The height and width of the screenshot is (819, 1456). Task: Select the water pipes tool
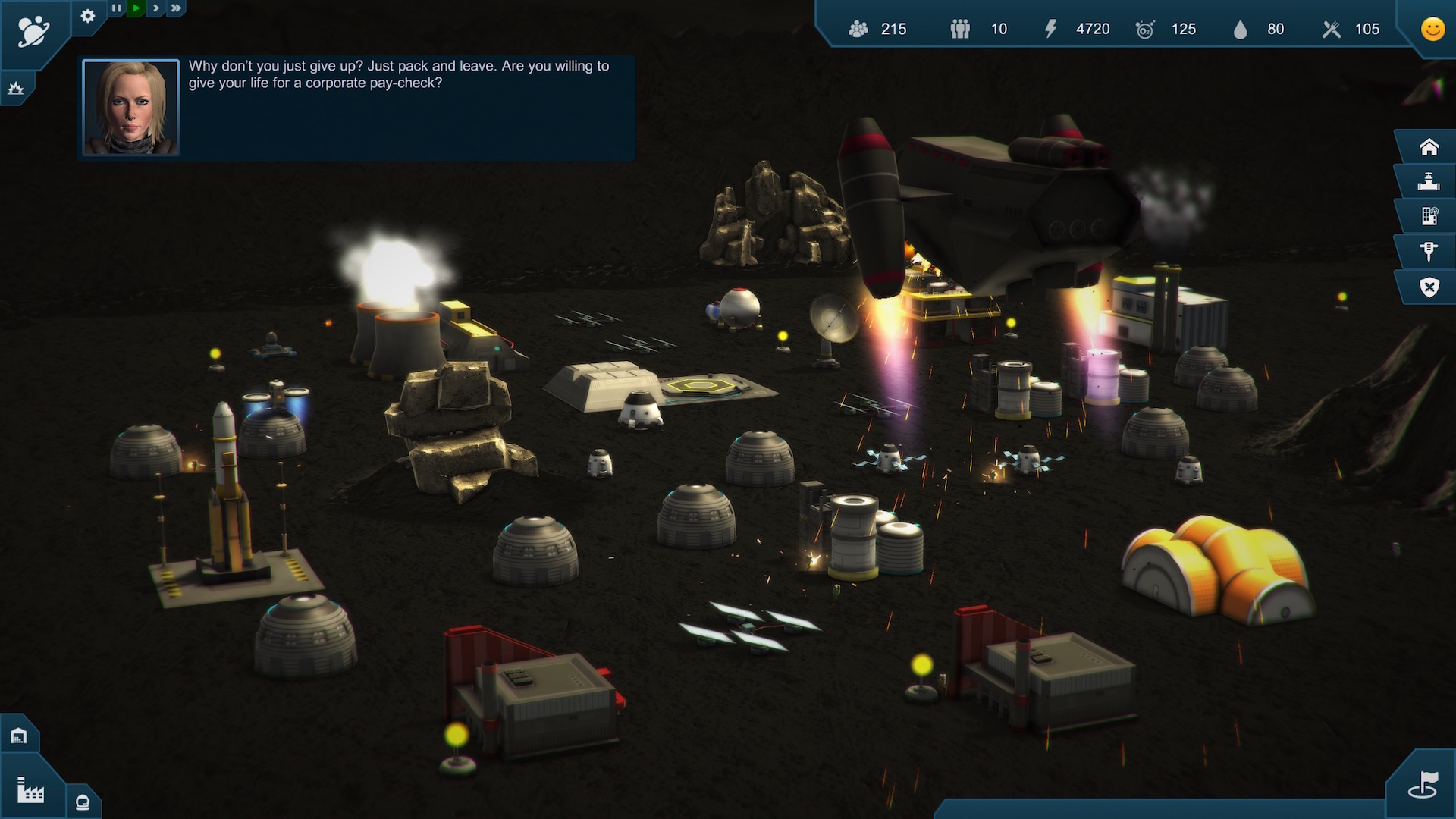(1429, 181)
